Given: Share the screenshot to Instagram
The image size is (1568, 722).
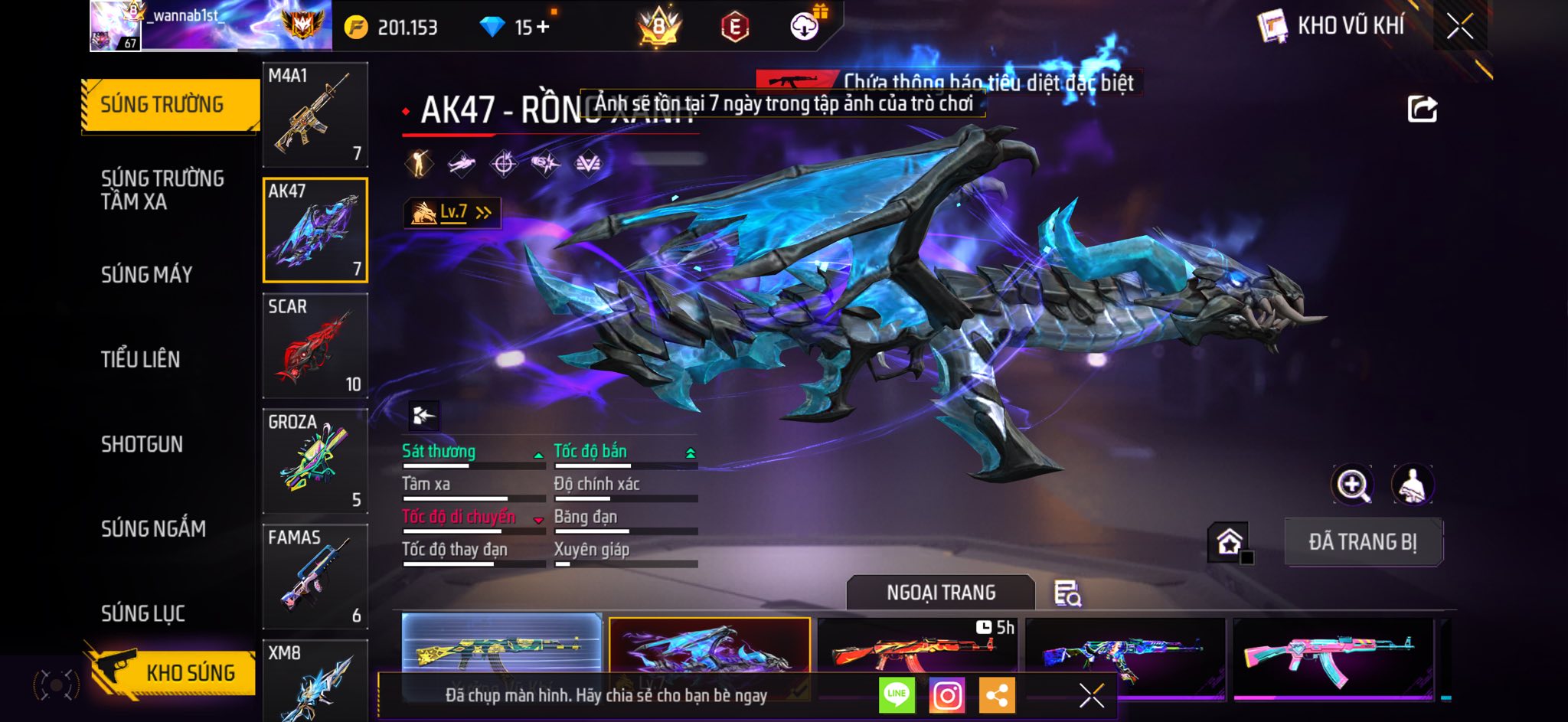Looking at the screenshot, I should [x=947, y=695].
